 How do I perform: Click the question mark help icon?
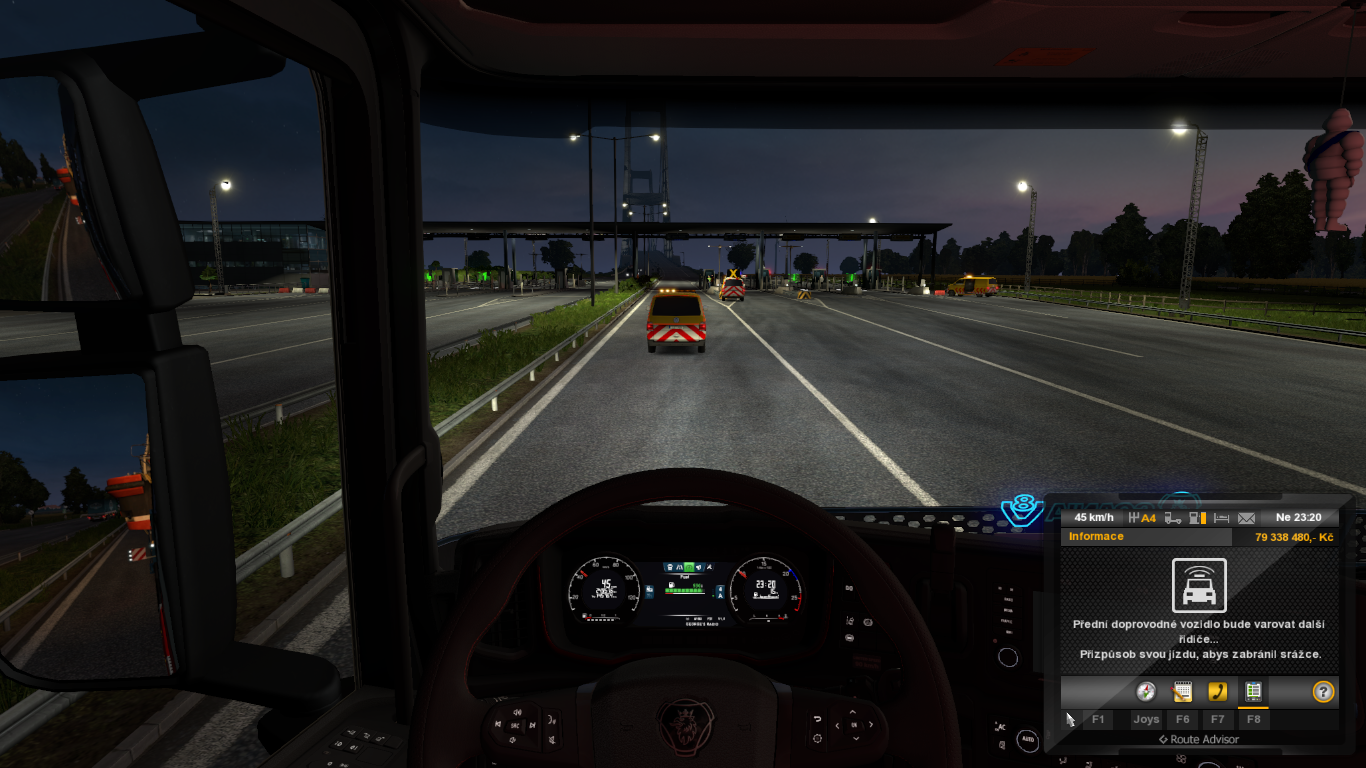point(1323,691)
